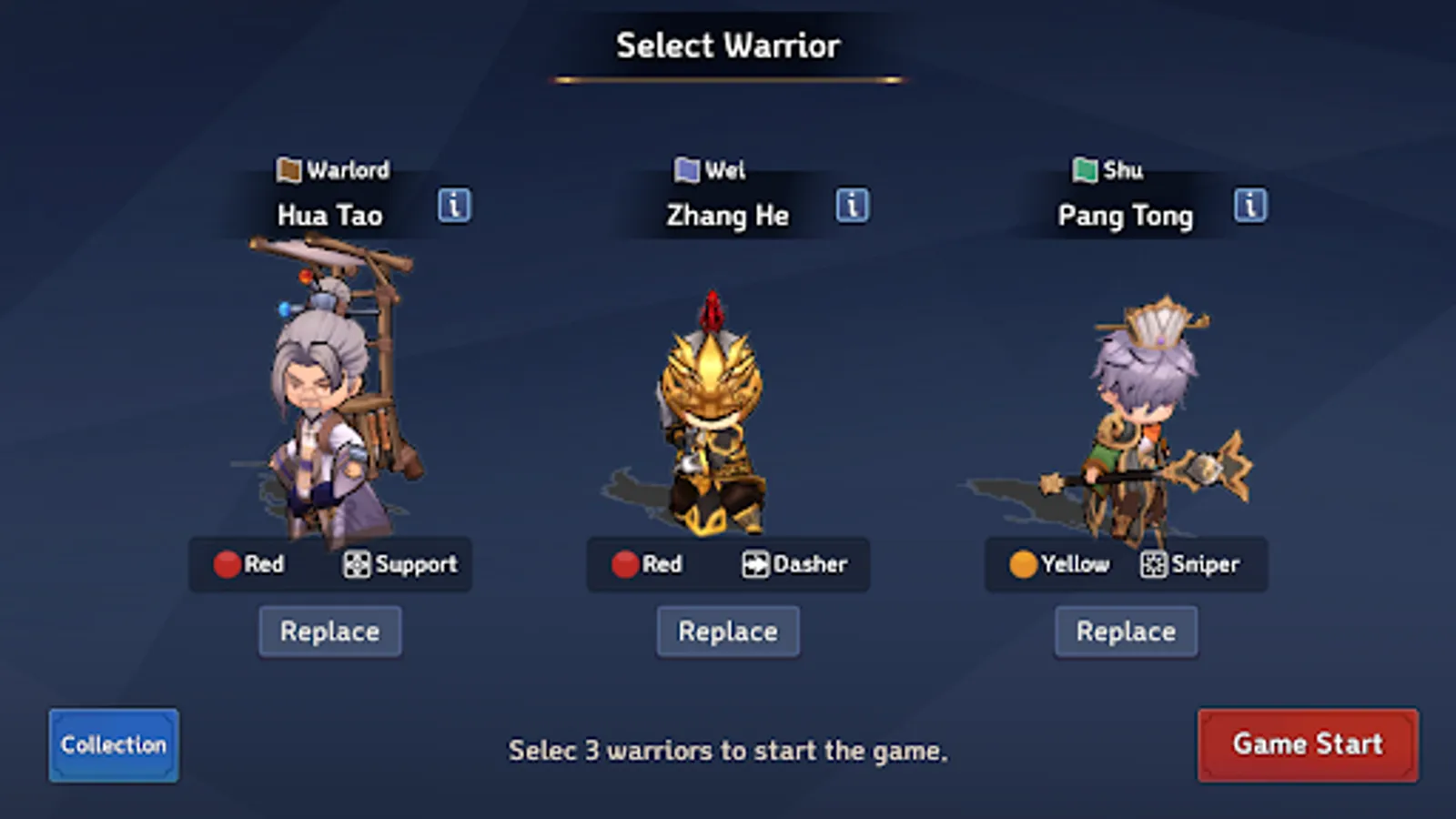Image resolution: width=1456 pixels, height=819 pixels.
Task: Replace the warrior Zhang He
Action: (x=727, y=631)
